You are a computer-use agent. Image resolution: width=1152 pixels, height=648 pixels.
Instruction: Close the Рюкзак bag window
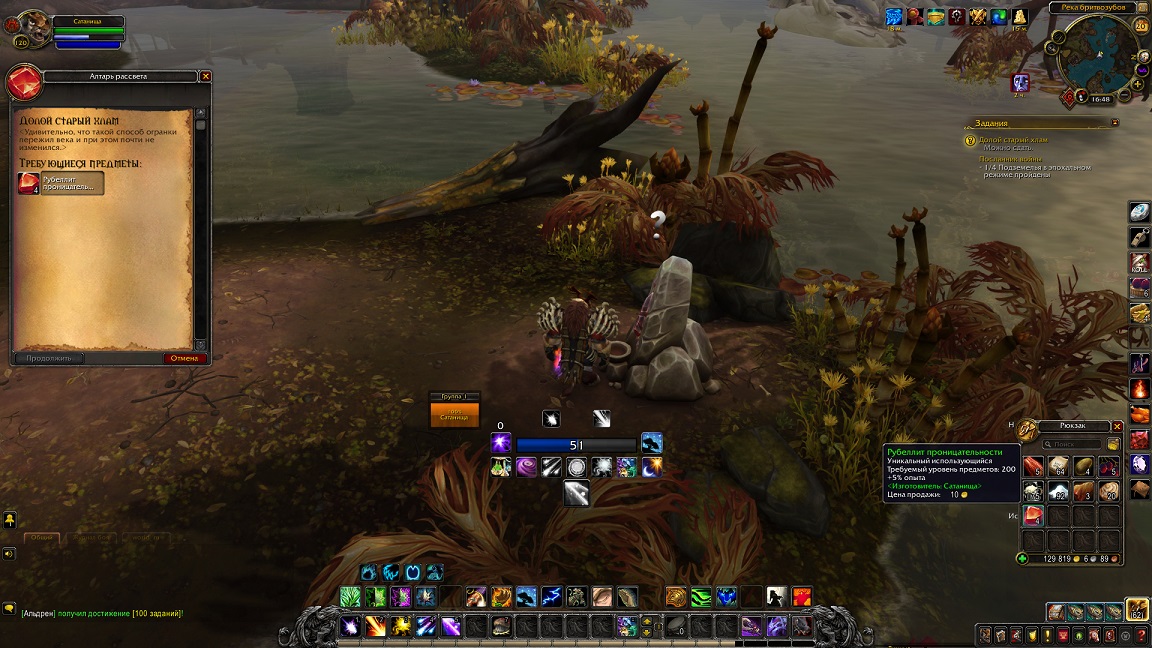(x=1117, y=426)
